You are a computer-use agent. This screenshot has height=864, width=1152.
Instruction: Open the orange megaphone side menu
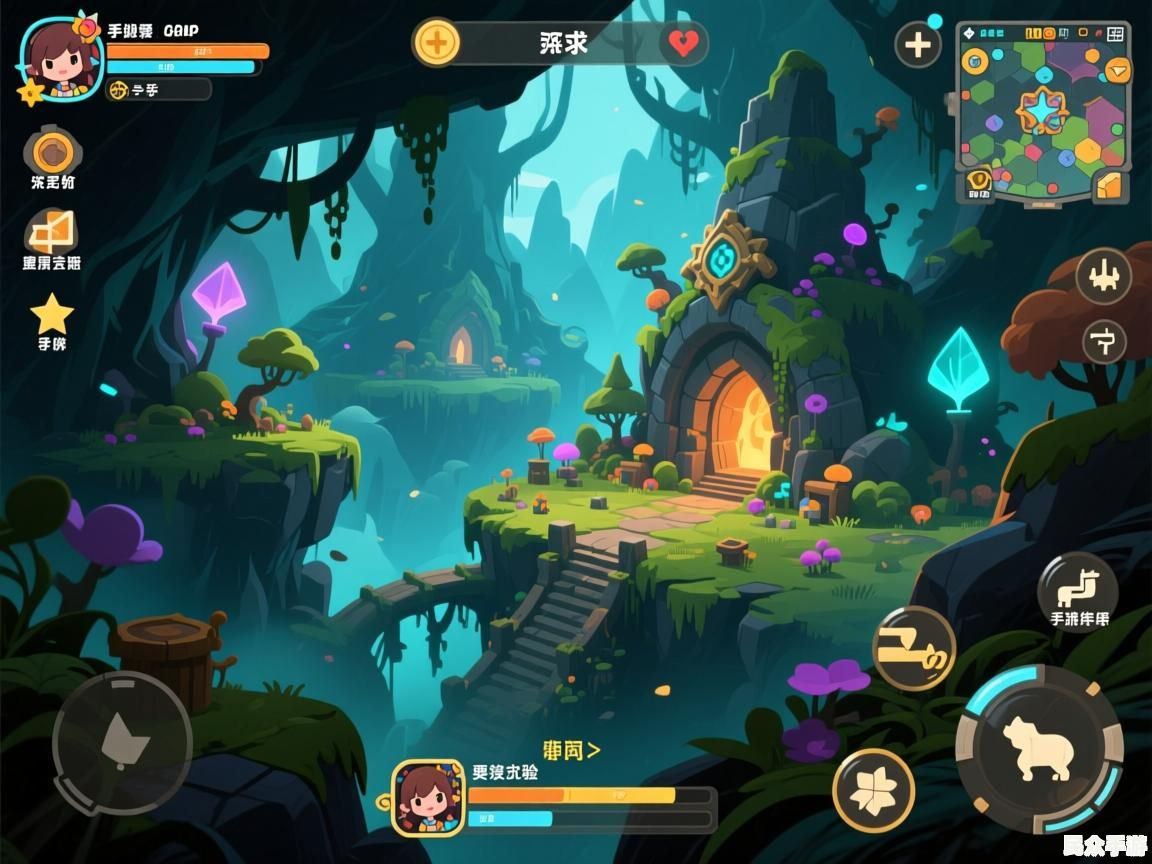coord(52,233)
